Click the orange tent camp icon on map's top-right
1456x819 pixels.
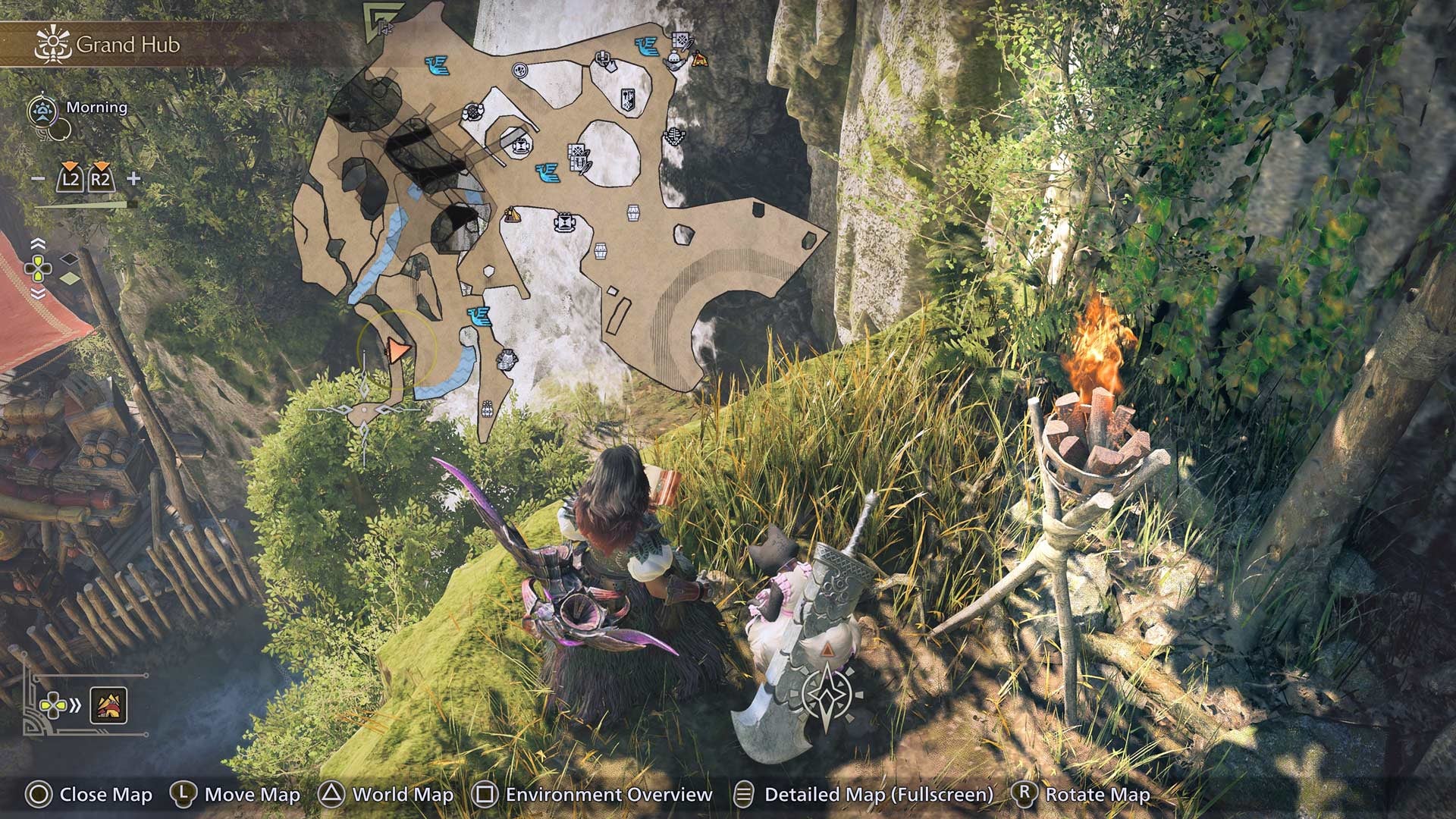pyautogui.click(x=699, y=58)
